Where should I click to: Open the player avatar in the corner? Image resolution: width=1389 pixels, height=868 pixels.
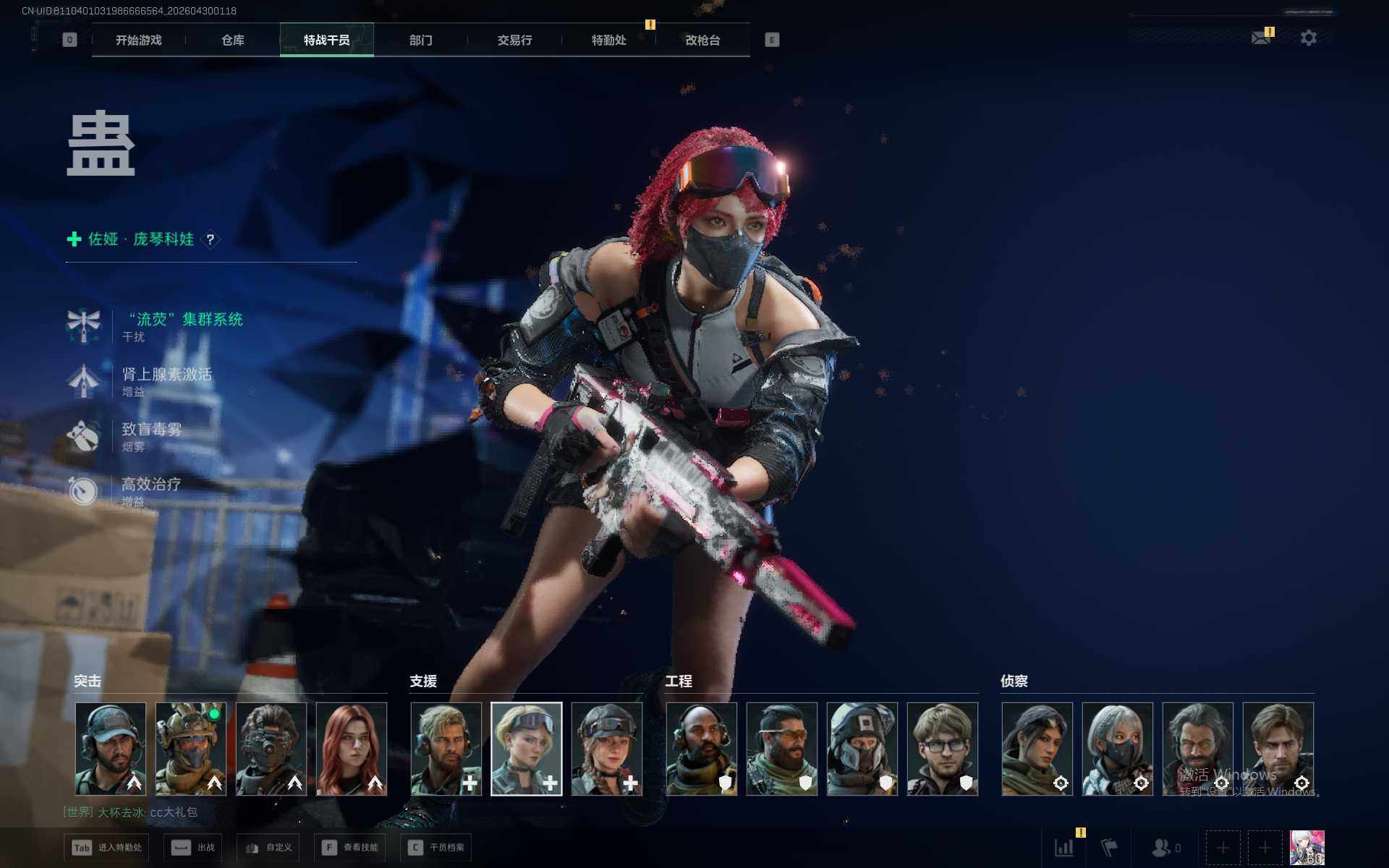(1307, 847)
